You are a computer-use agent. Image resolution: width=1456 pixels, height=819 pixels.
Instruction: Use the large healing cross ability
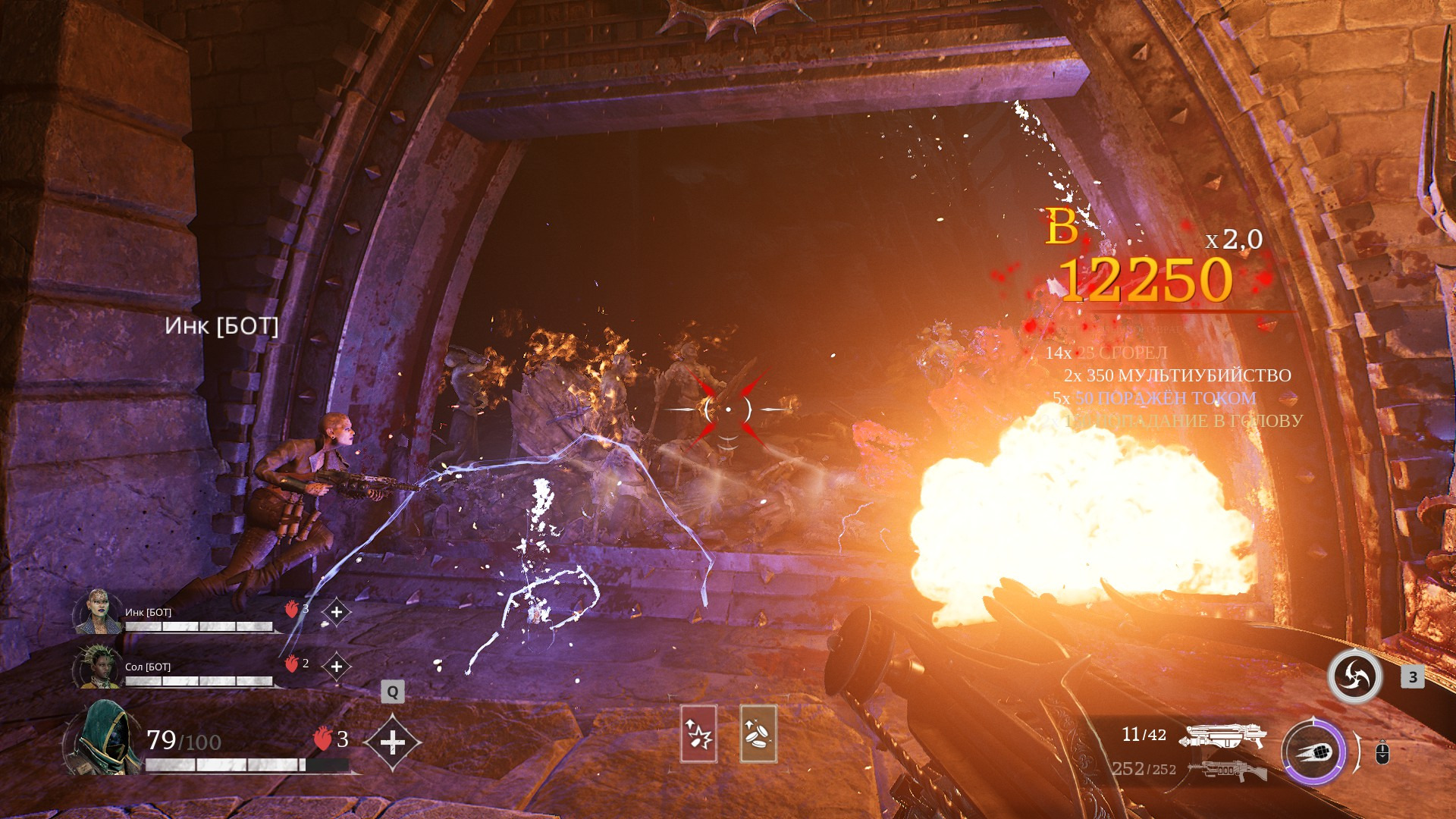coord(392,742)
